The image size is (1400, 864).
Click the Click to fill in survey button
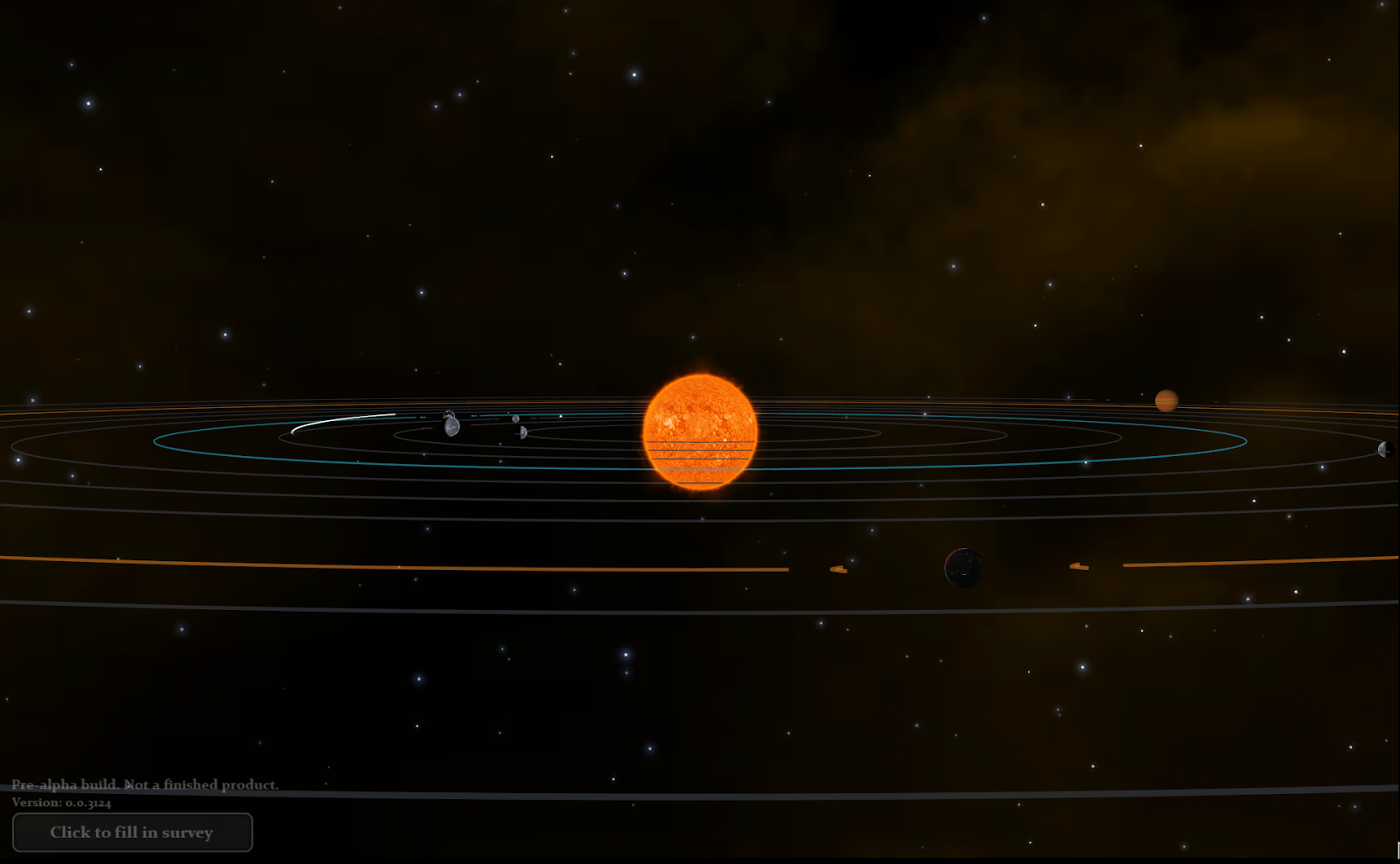pos(133,832)
